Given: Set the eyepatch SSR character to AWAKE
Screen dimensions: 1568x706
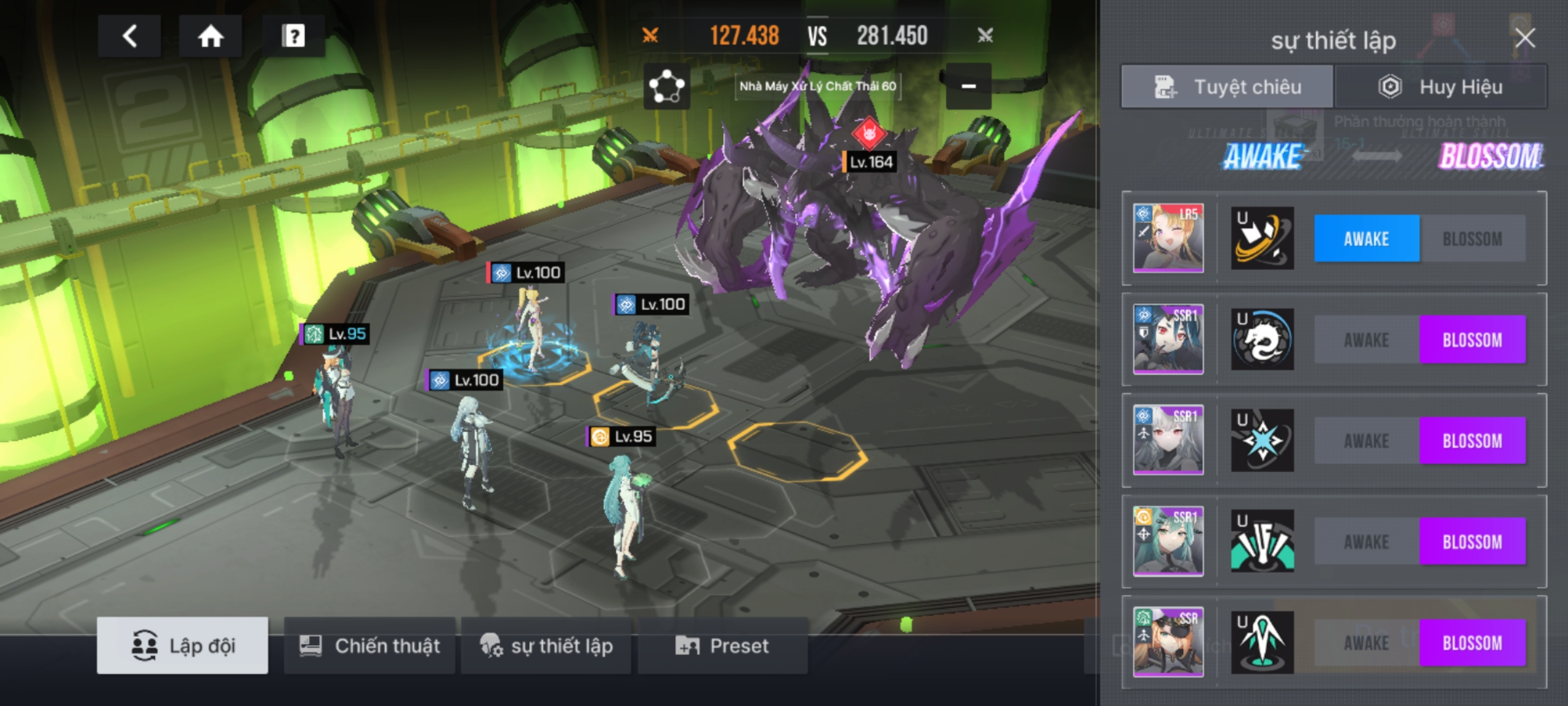Looking at the screenshot, I should (1366, 643).
